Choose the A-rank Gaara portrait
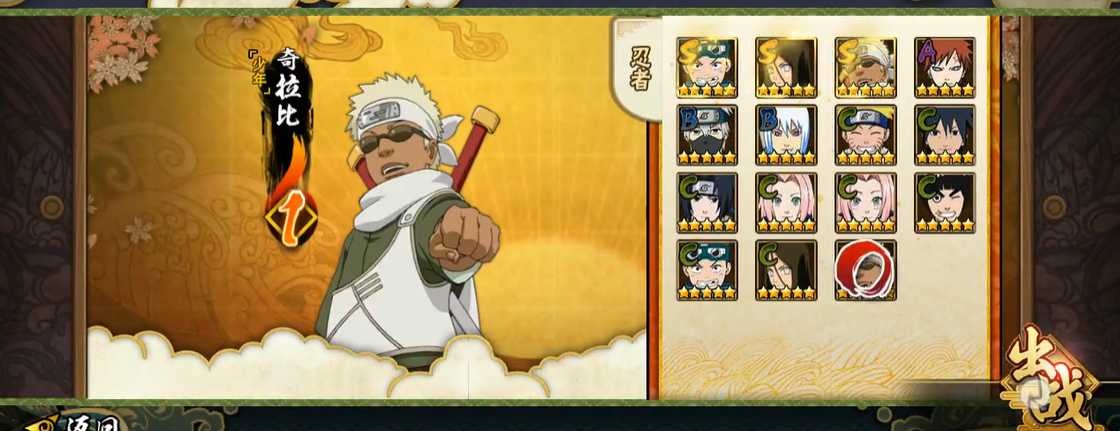The image size is (1120, 431). coord(944,68)
